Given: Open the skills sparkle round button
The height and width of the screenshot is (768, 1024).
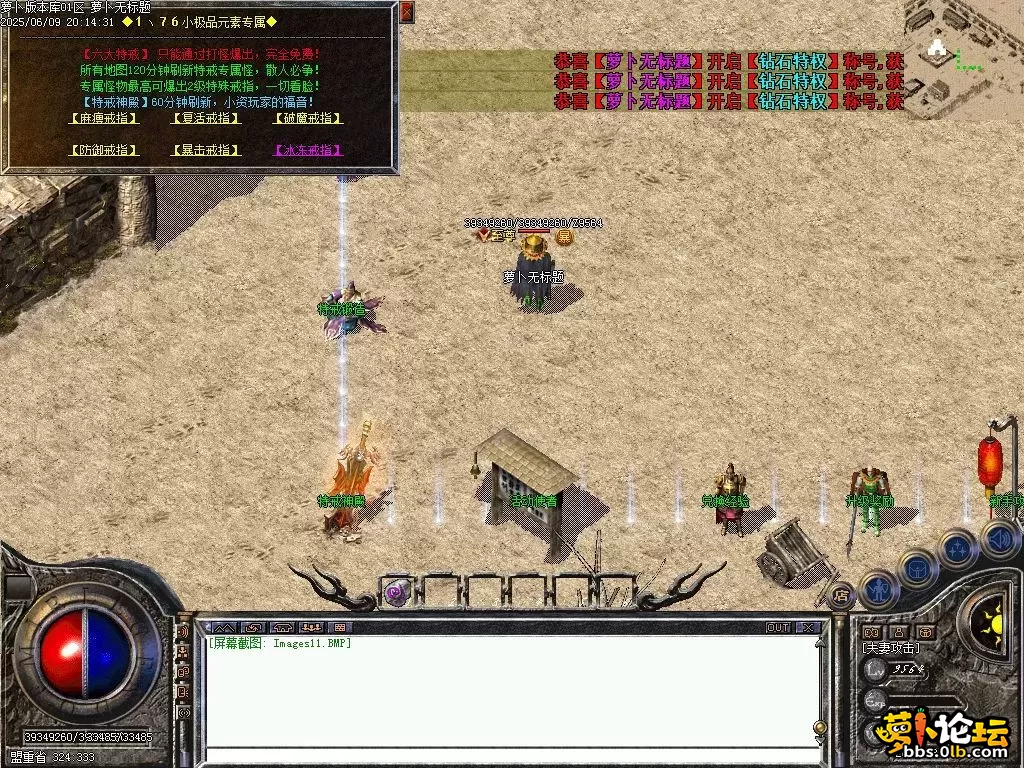Looking at the screenshot, I should click(956, 547).
